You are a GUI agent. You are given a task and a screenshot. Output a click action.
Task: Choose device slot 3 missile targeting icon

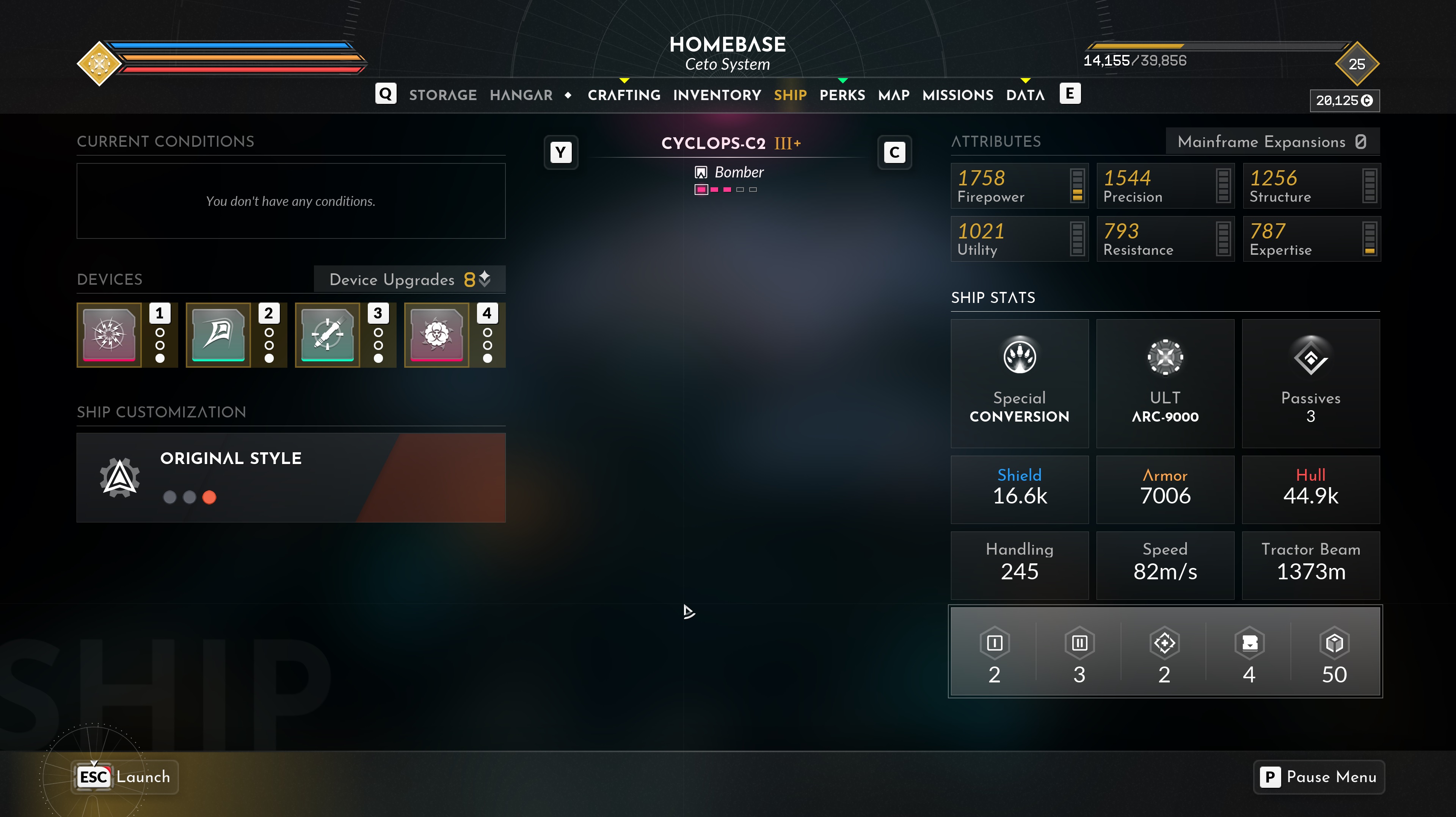coord(327,335)
